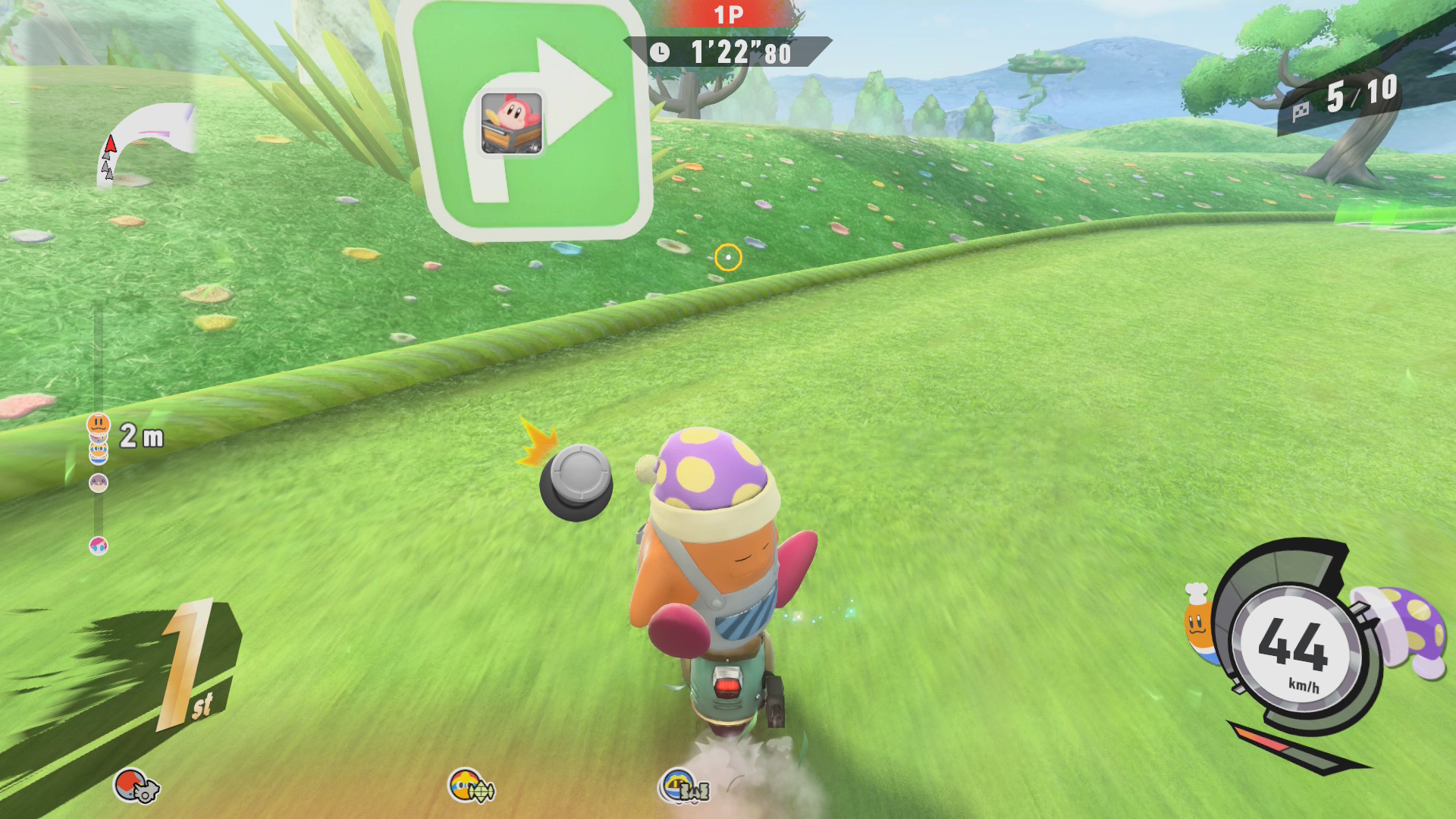Click the Waddle Dee portrait on turn sign
Image resolution: width=1456 pixels, height=819 pixels.
click(512, 124)
